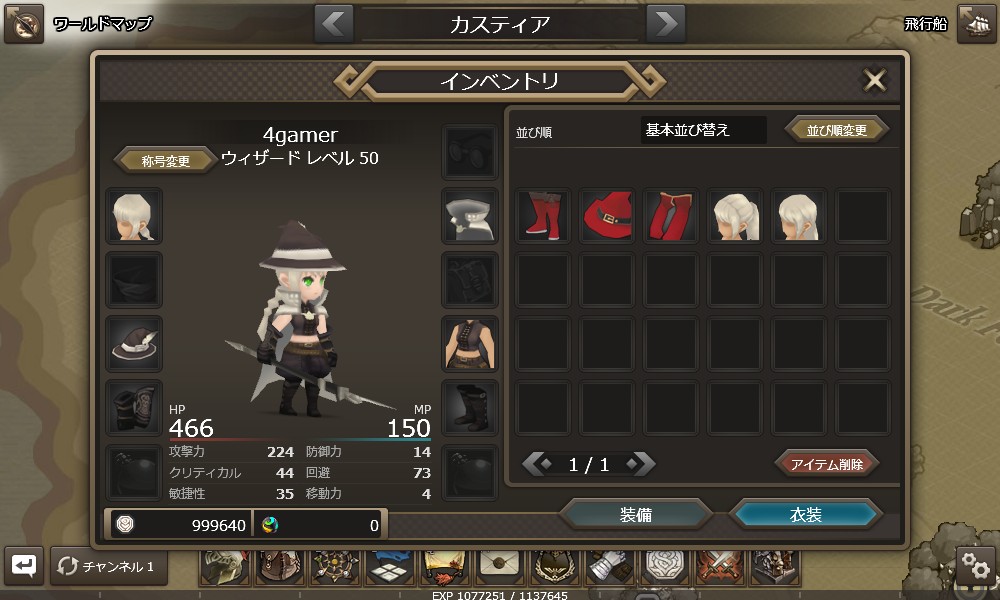The height and width of the screenshot is (600, 1000).
Task: Change the sort order with 並び順変更
Action: [x=837, y=130]
